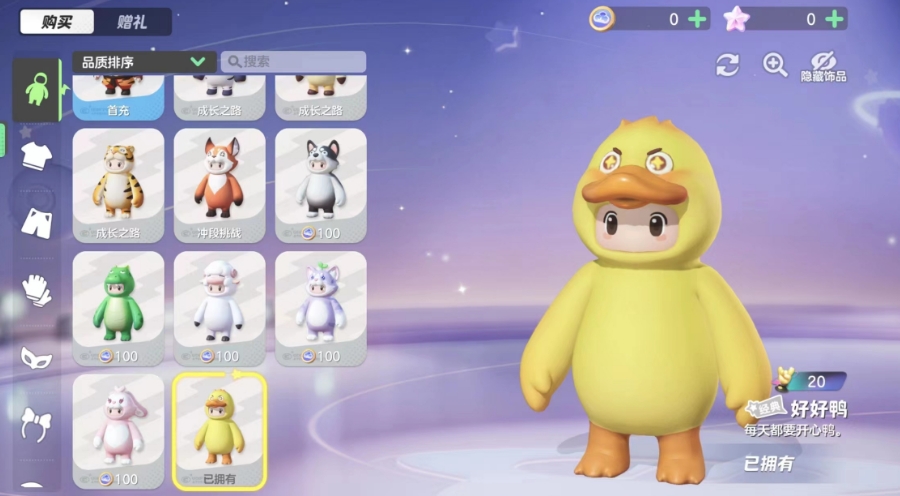Open the shirt clothing category
This screenshot has width=900, height=496.
36,155
